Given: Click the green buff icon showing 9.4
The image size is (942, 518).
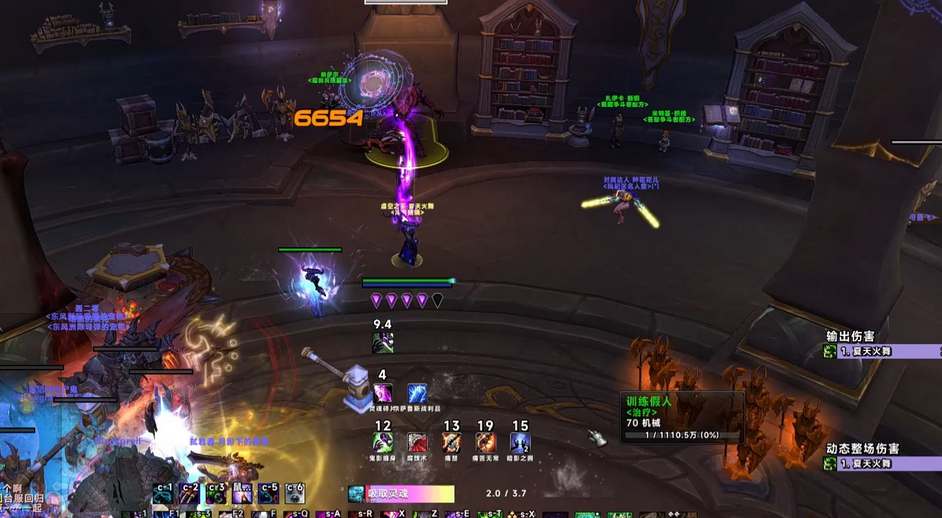Looking at the screenshot, I should click(x=382, y=342).
